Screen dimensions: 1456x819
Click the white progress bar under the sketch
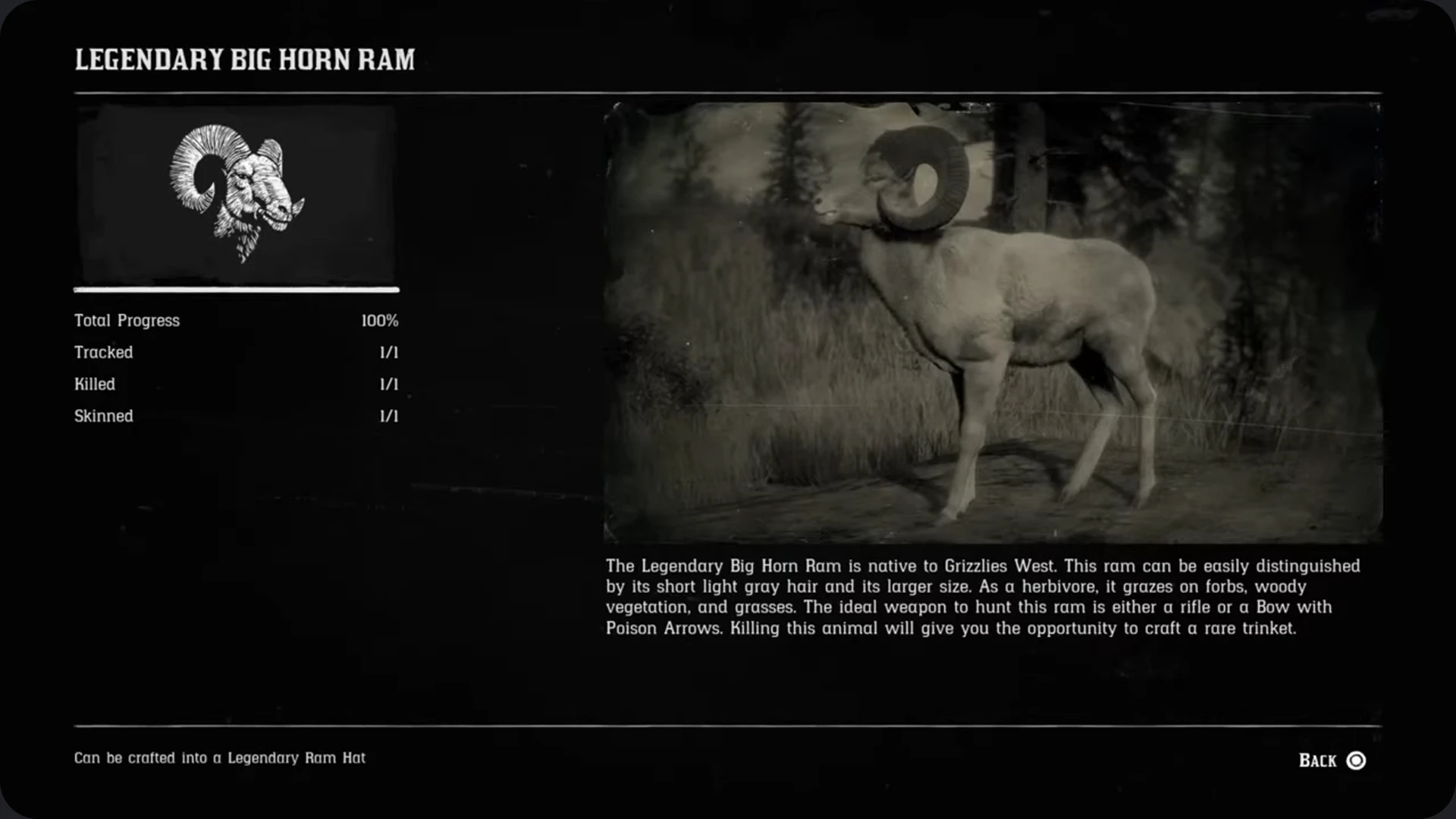(x=236, y=290)
